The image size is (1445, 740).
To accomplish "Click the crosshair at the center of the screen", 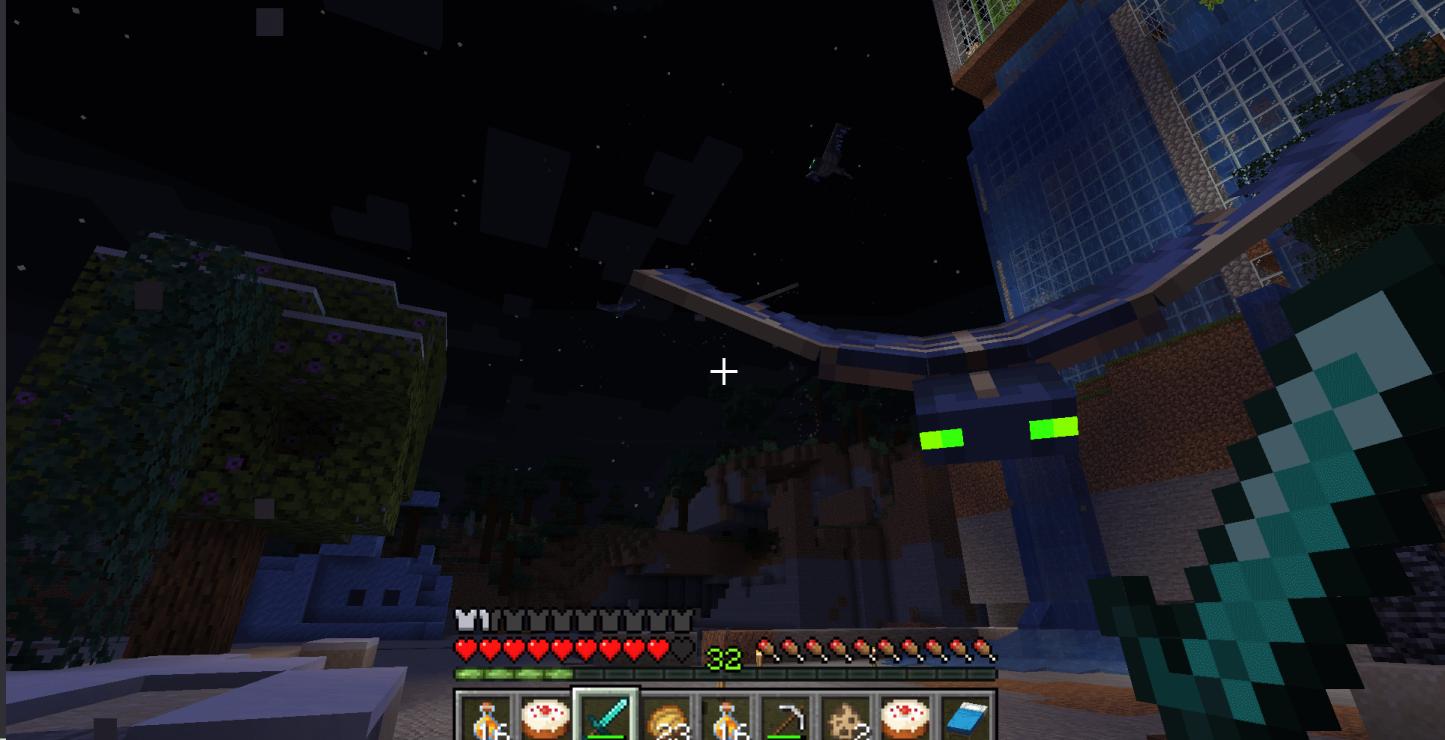I will click(723, 371).
